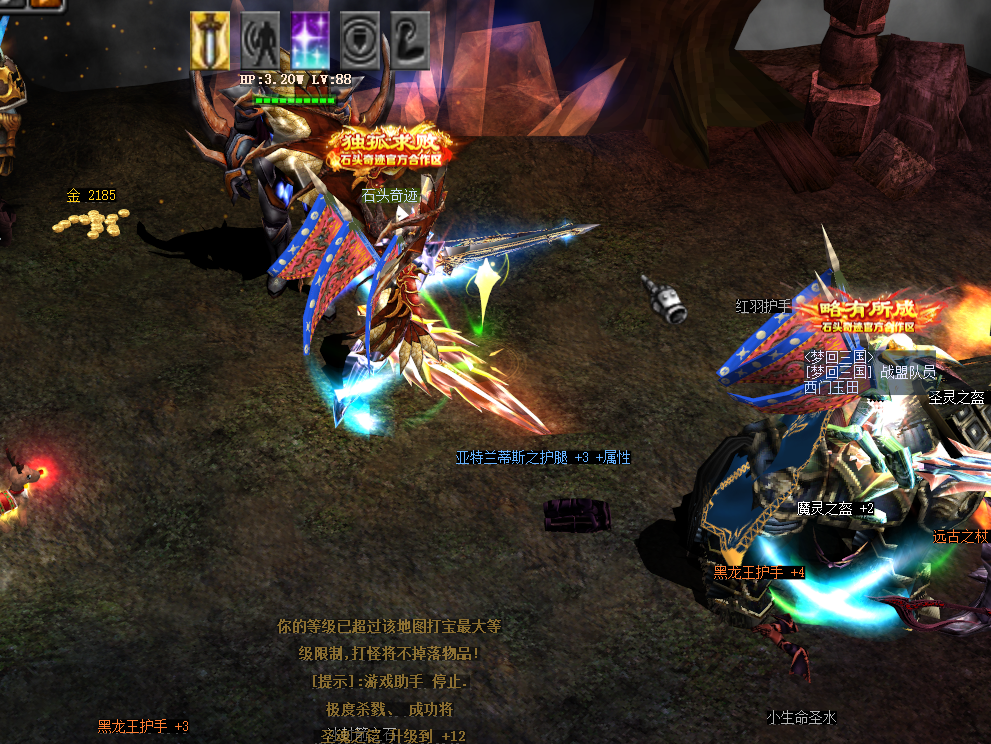Screen dimensions: 991x744
Task: Activate the purple sparkling star icon
Action: click(x=310, y=41)
